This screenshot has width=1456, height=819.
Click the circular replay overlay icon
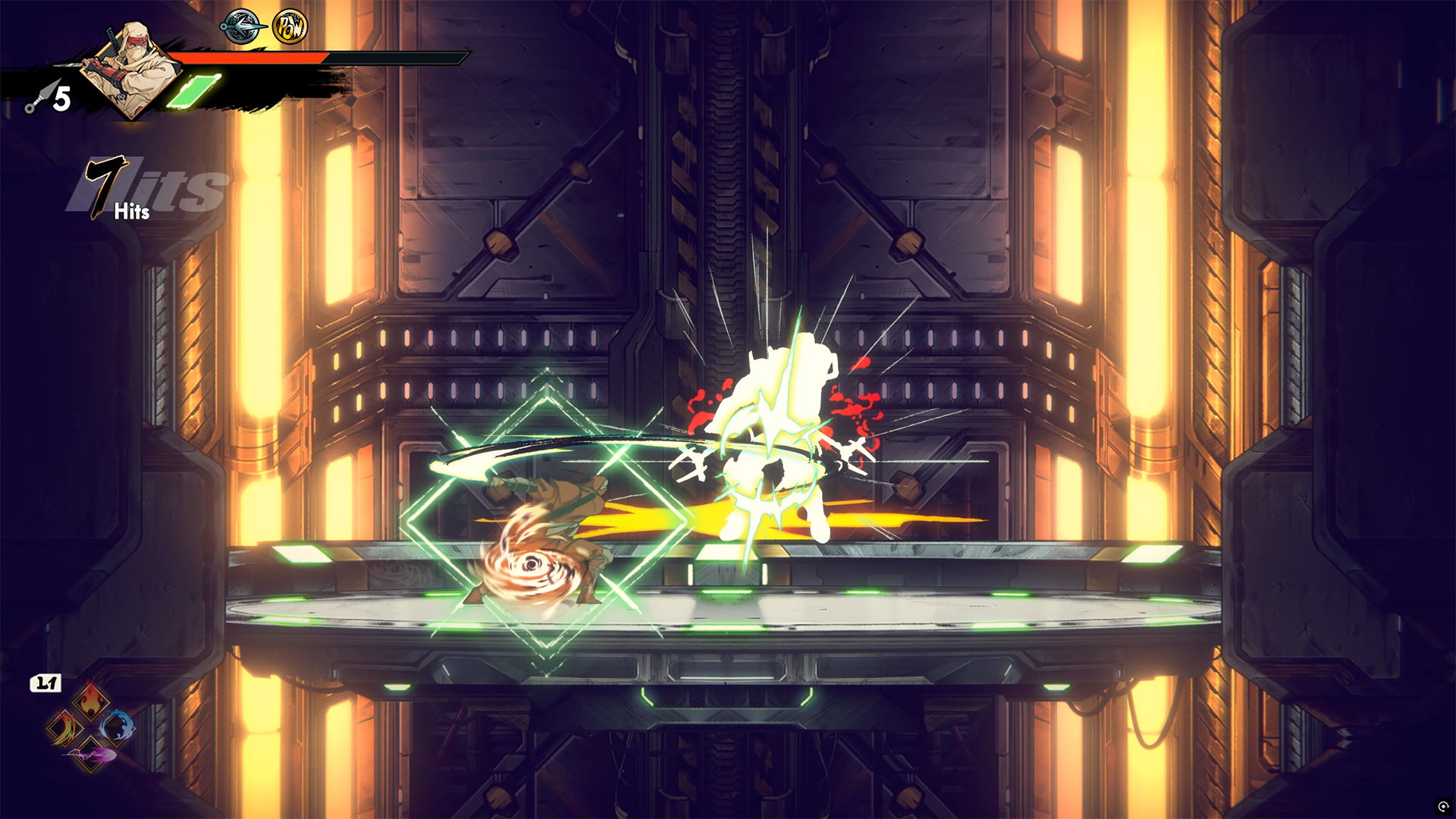tap(1442, 806)
